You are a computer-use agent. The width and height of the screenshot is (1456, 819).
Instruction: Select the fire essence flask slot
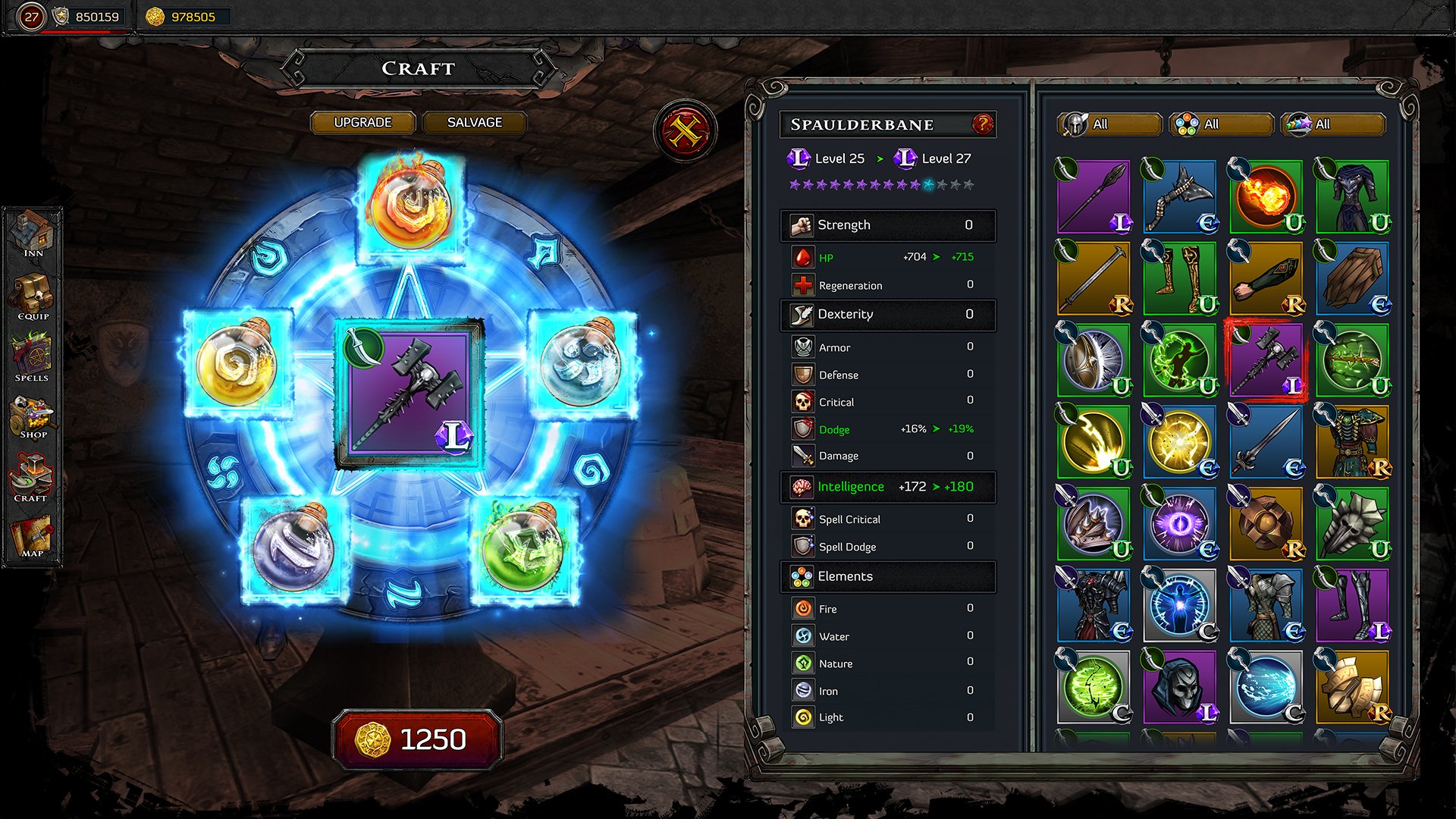pyautogui.click(x=410, y=206)
